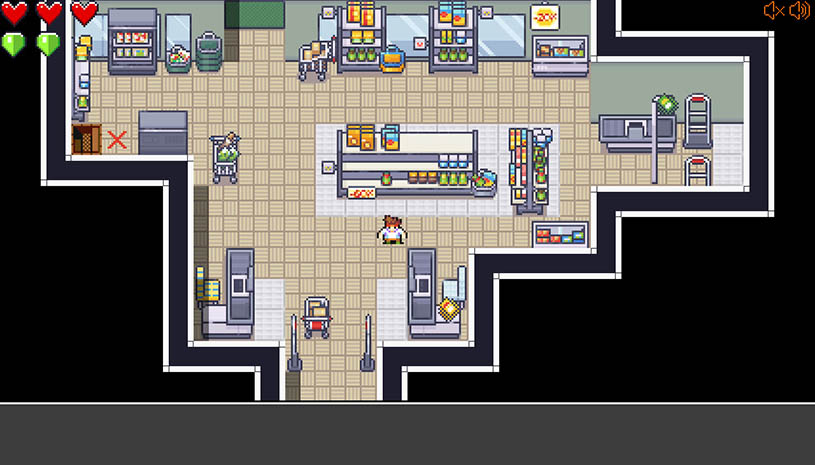Mute the sound with the crossed speaker icon
Screen dimensions: 815x465
(x=773, y=11)
